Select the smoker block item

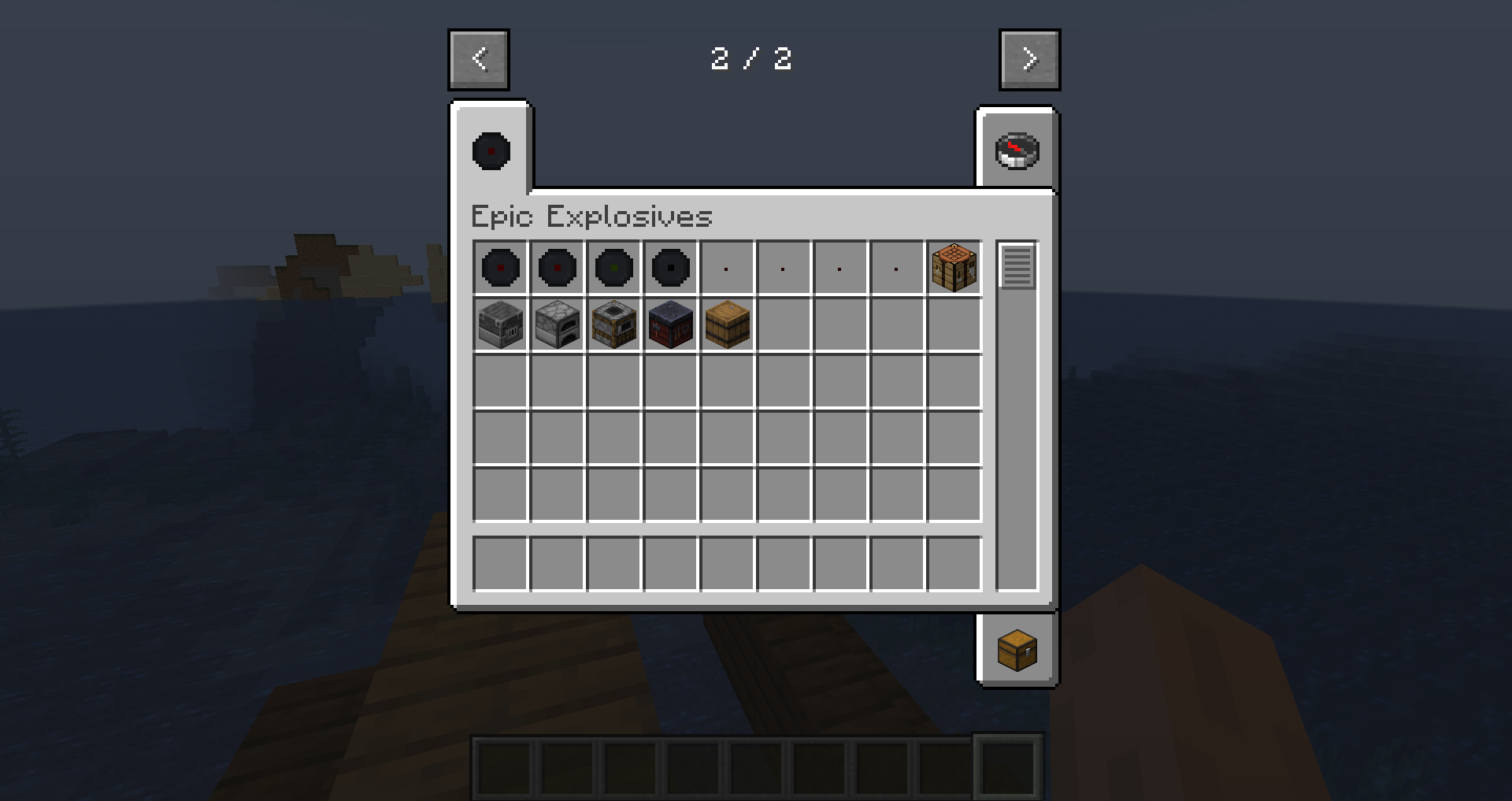click(x=613, y=325)
